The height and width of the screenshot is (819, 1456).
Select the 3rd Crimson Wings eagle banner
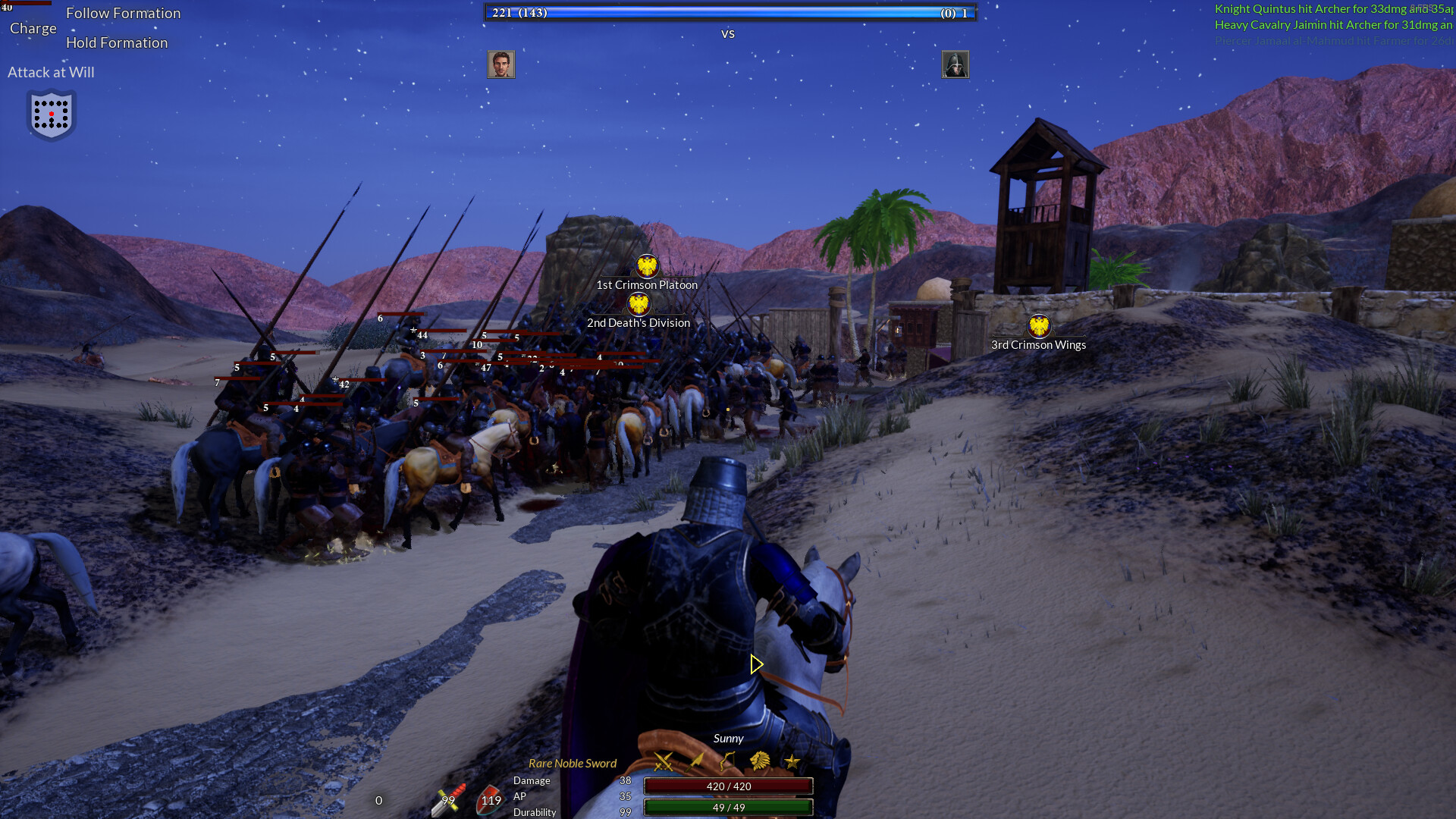point(1038,328)
